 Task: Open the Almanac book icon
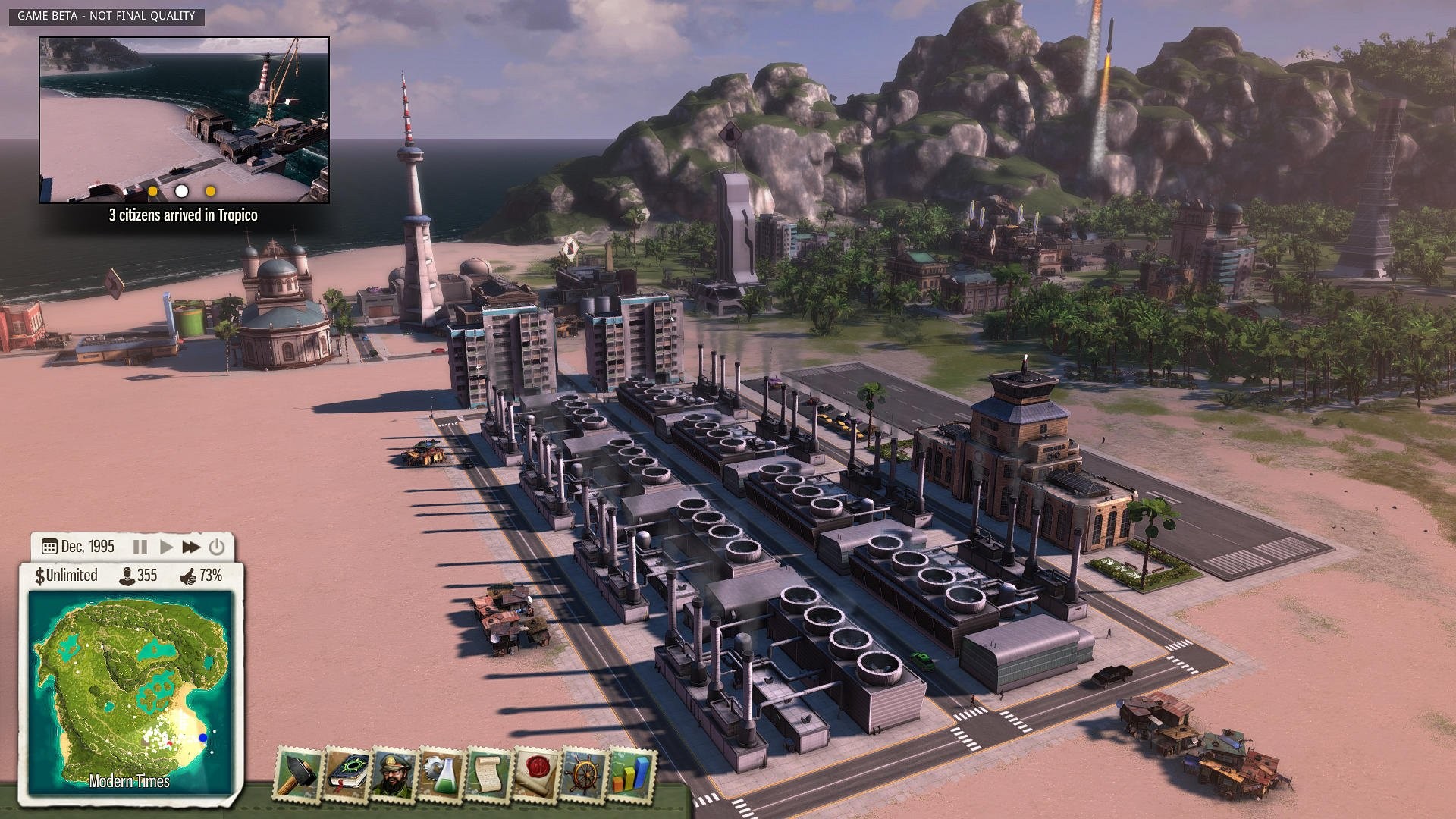(x=346, y=773)
